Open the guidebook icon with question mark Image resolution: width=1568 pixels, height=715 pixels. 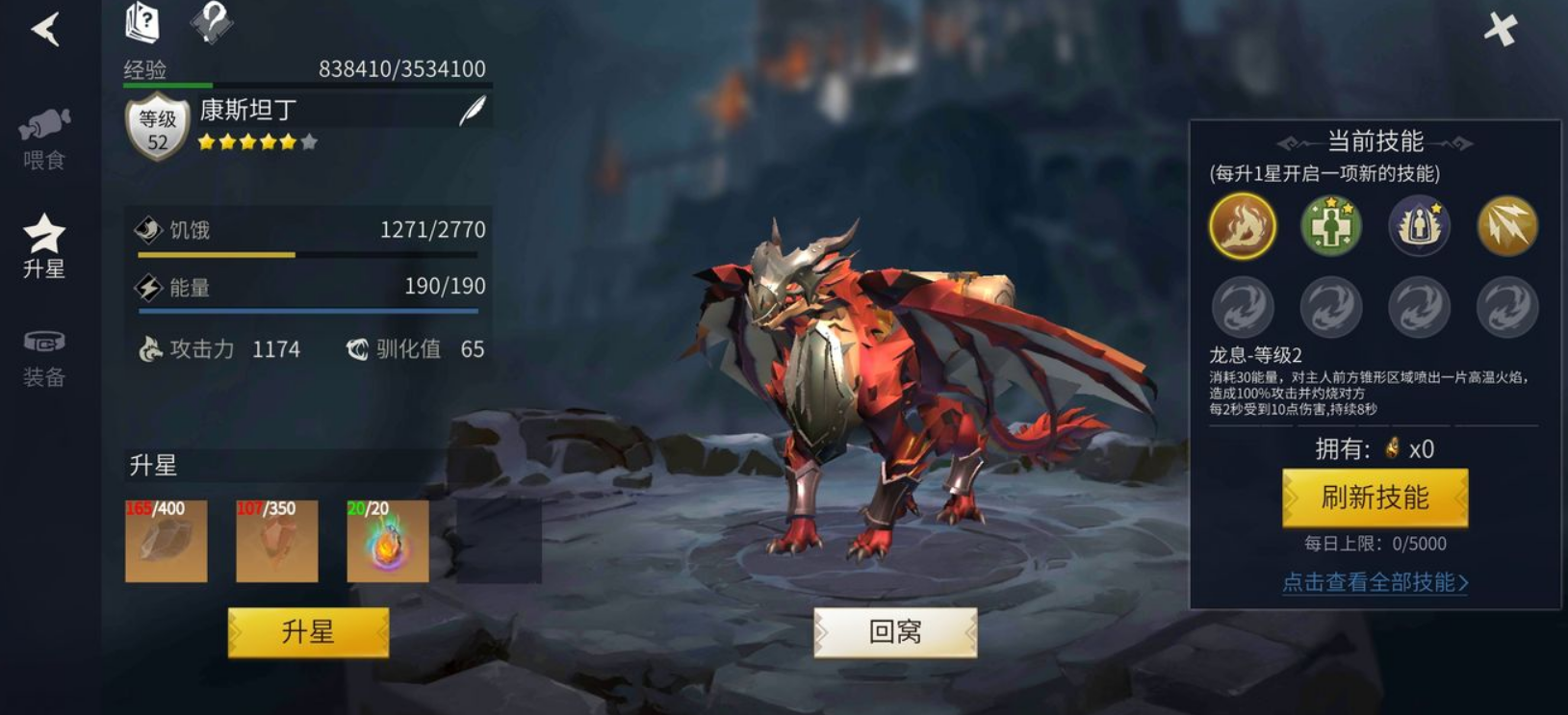[x=143, y=22]
